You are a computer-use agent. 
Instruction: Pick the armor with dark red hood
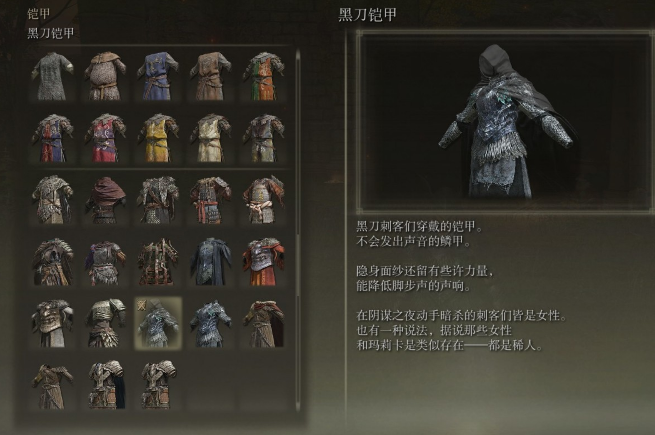tap(104, 198)
